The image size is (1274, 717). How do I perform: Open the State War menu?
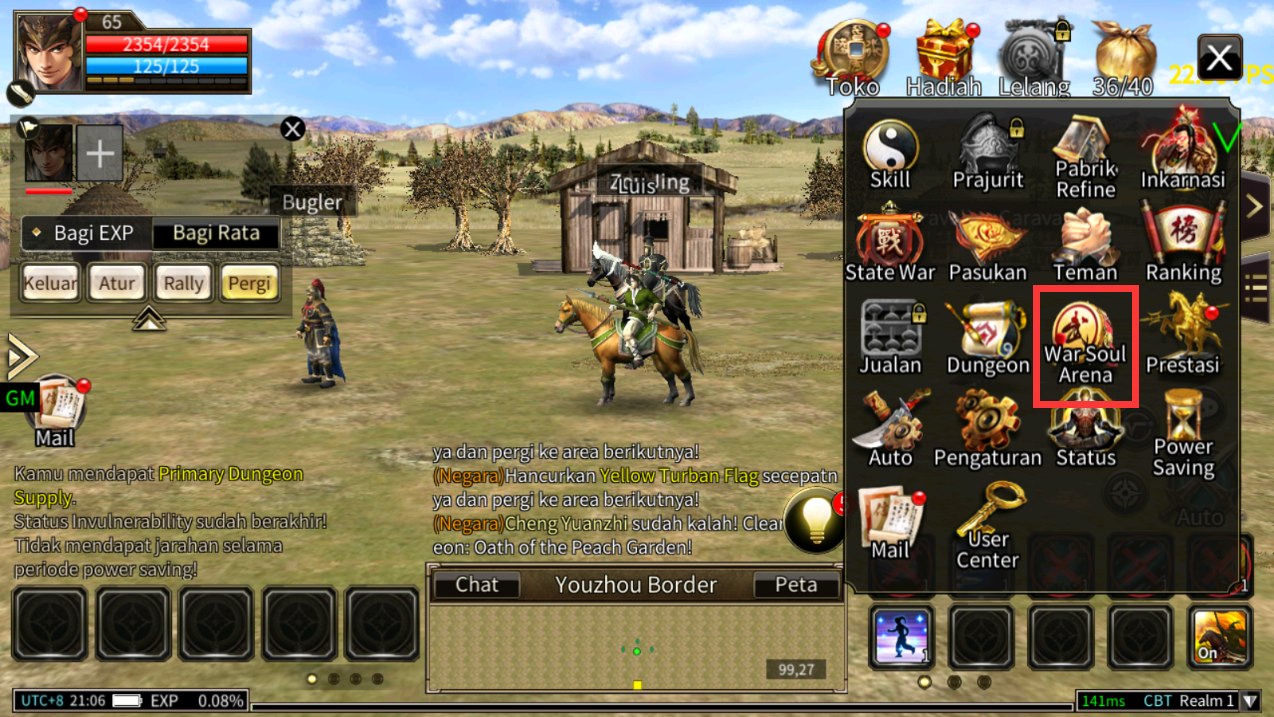tap(890, 246)
